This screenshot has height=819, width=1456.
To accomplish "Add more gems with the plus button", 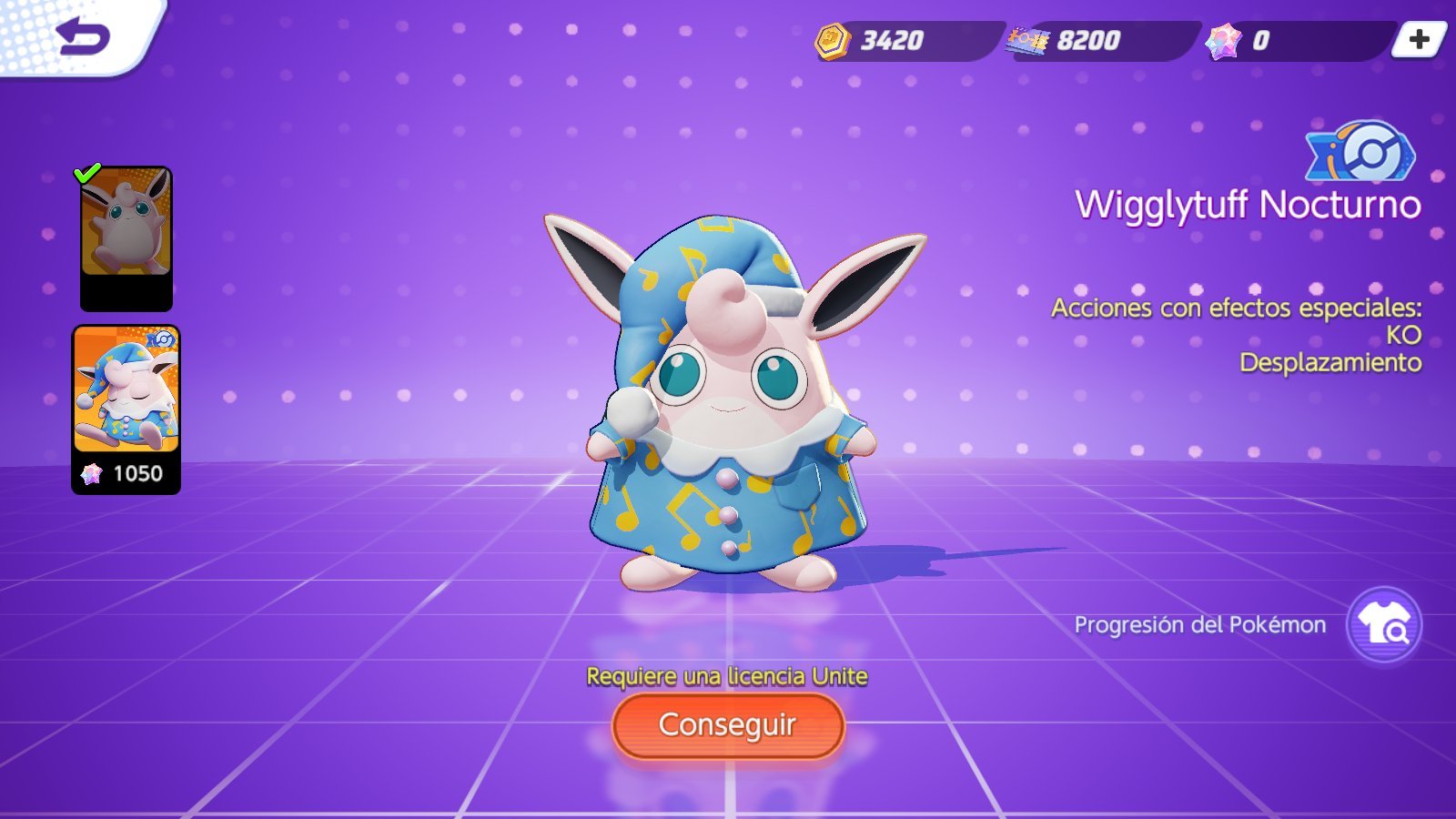I will (x=1419, y=40).
